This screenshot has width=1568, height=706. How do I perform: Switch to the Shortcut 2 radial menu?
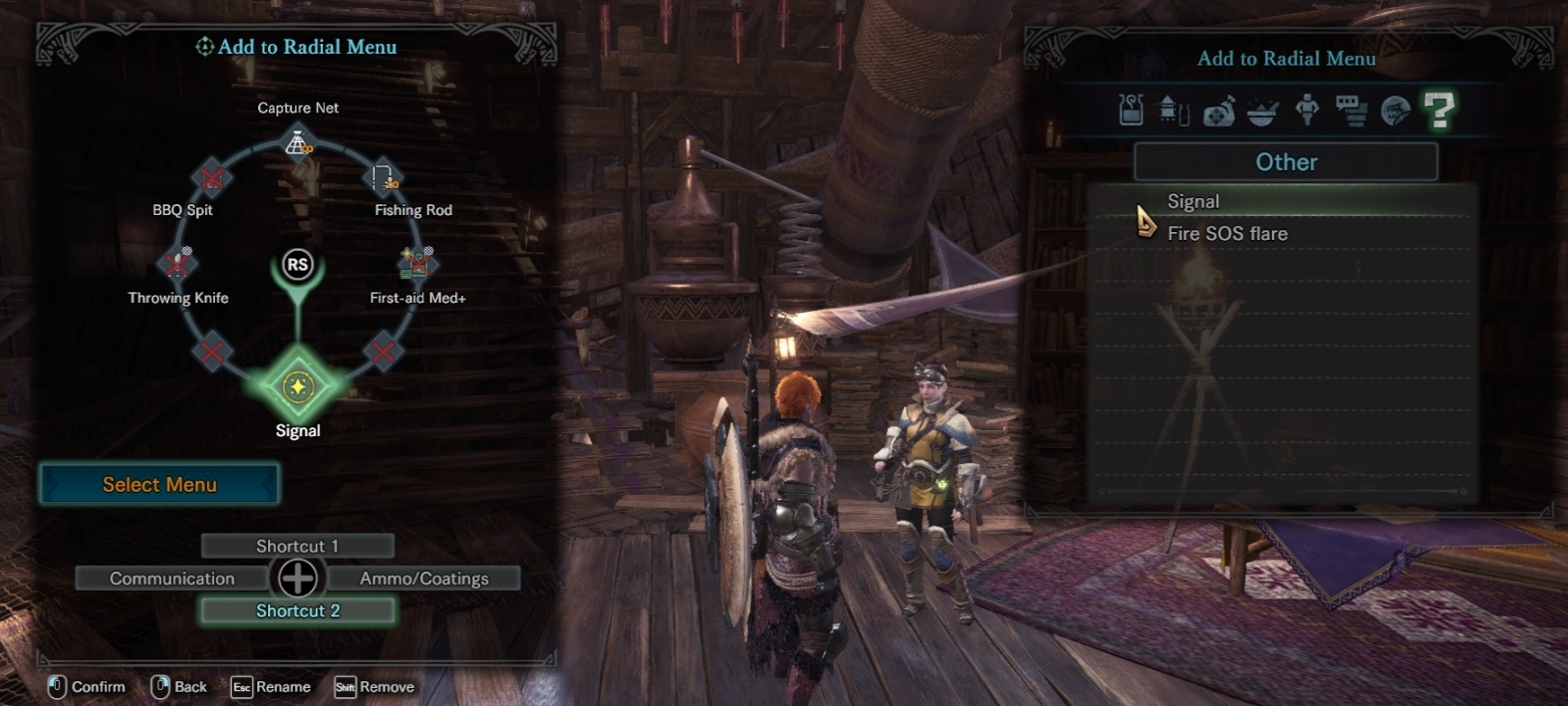pos(297,610)
